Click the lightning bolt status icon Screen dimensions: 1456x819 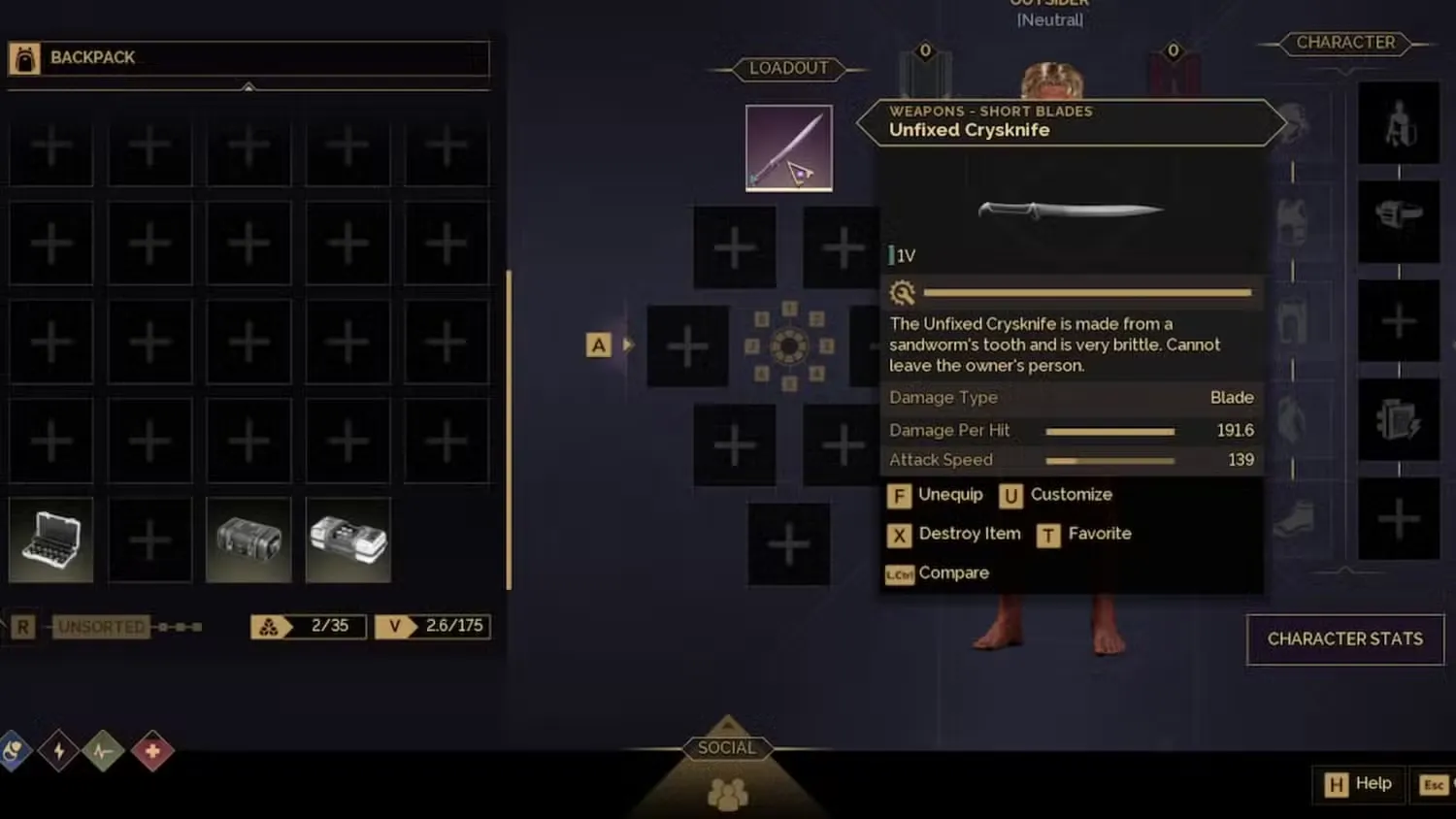58,751
